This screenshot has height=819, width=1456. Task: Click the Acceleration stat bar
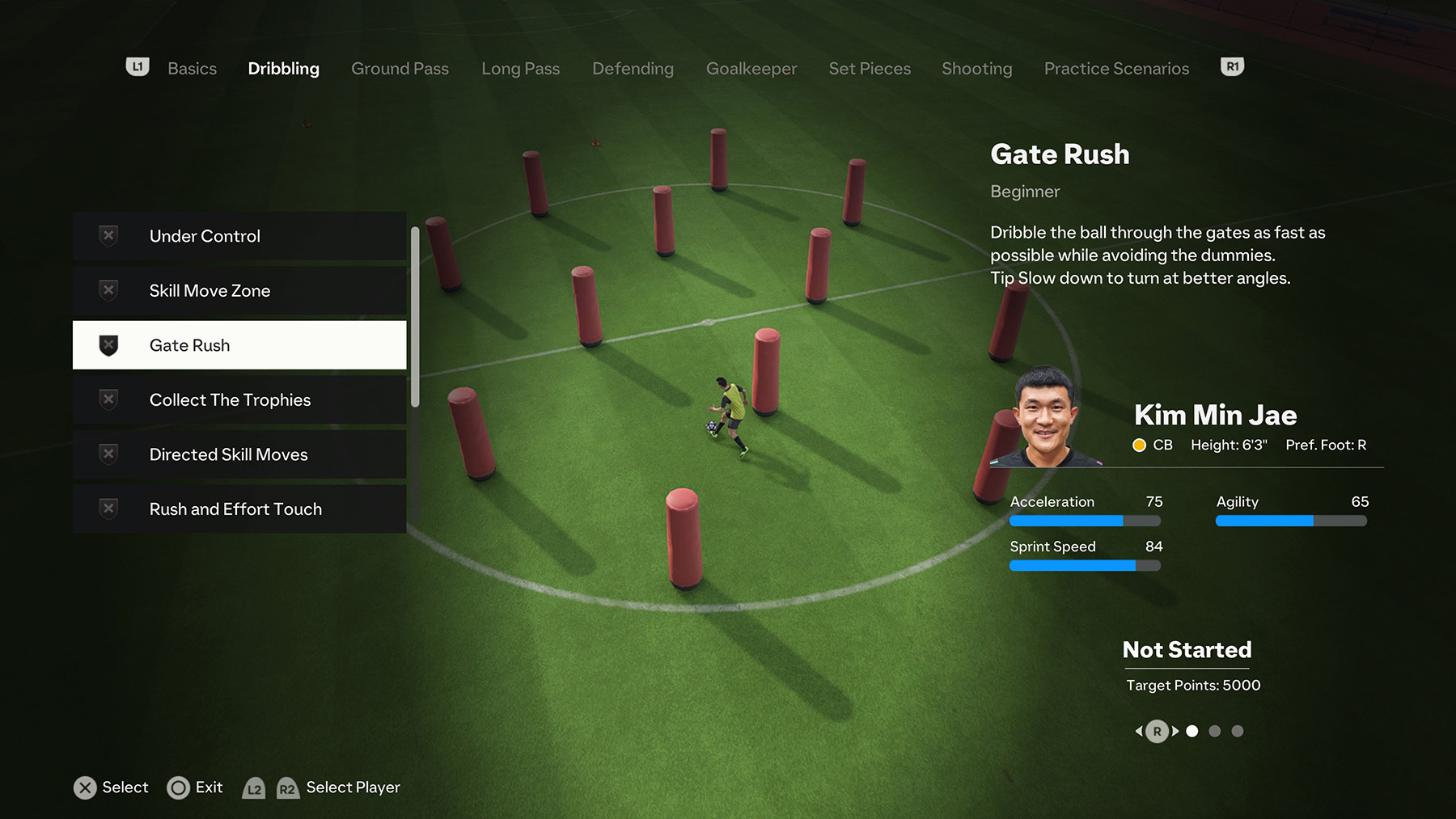(1084, 521)
